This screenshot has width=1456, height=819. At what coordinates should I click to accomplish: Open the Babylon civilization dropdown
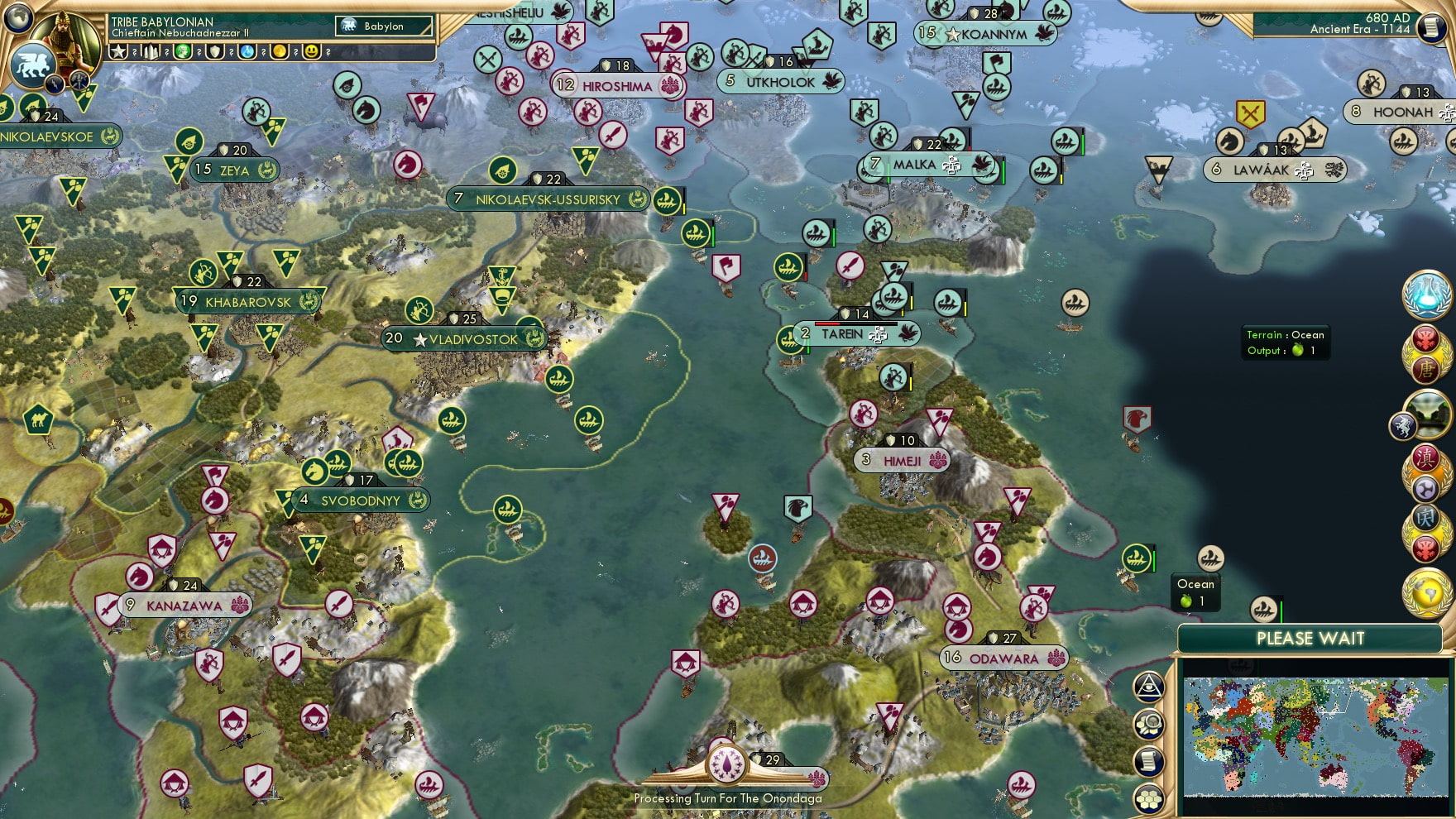click(x=384, y=26)
